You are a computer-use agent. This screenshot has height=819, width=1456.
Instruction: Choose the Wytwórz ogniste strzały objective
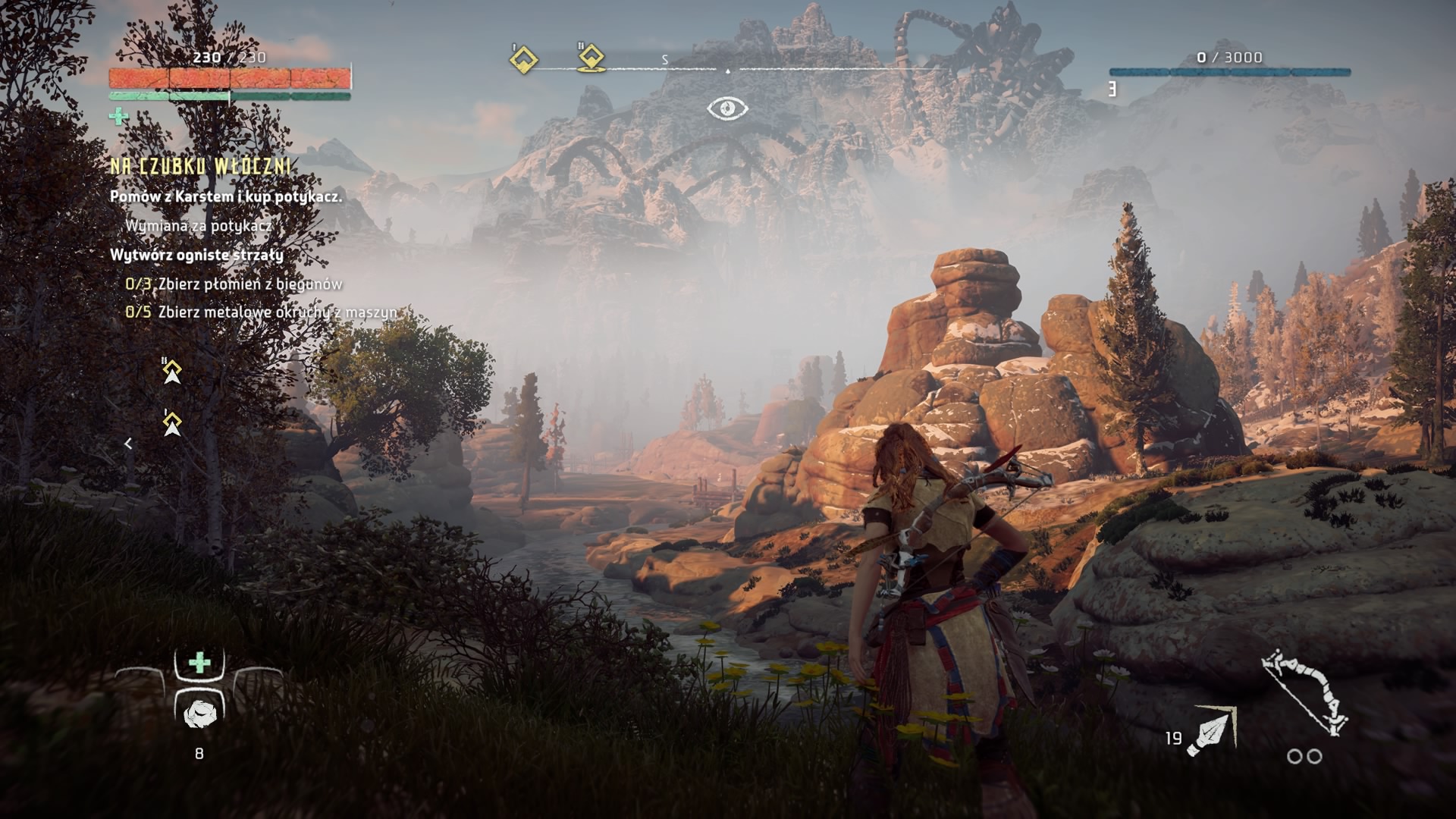pyautogui.click(x=196, y=255)
